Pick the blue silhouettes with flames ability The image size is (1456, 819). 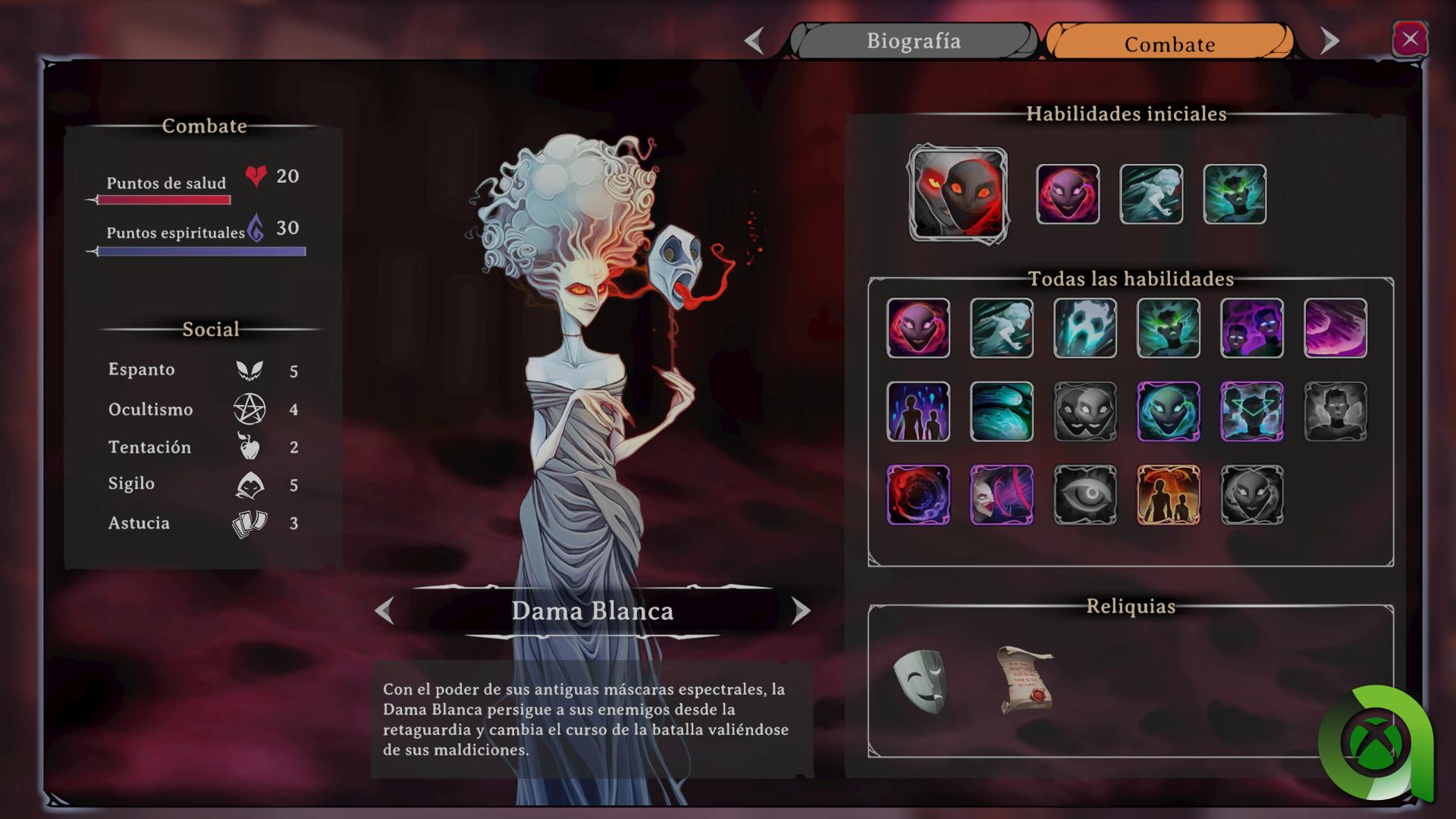[x=918, y=412]
